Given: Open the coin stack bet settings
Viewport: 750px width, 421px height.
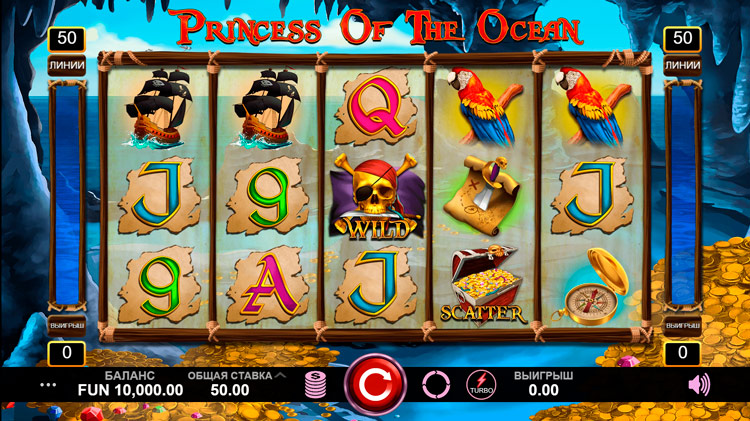Looking at the screenshot, I should coord(316,384).
